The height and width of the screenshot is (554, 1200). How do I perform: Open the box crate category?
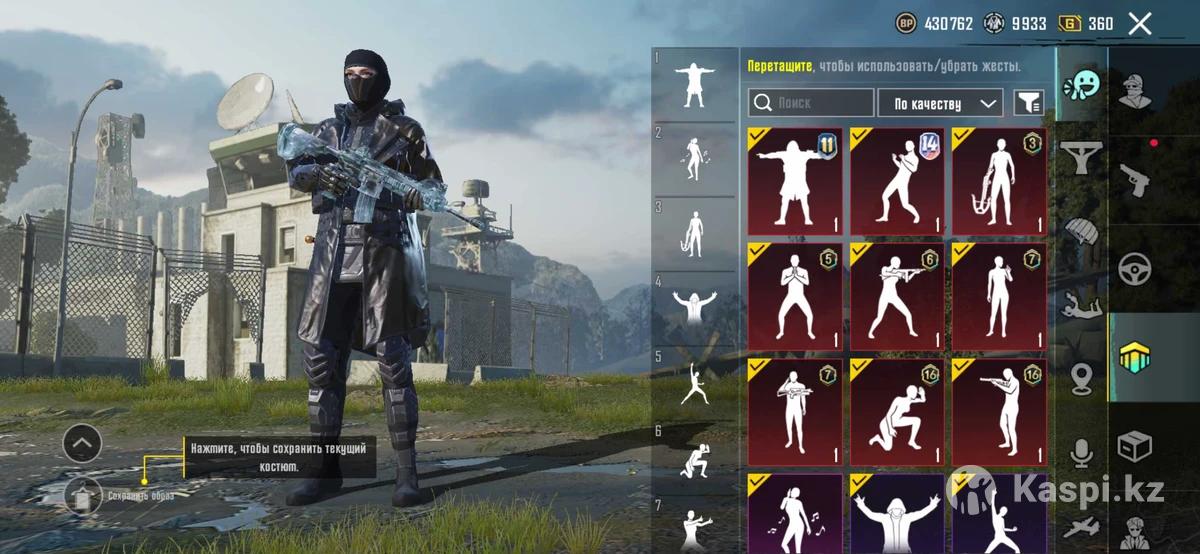1135,444
